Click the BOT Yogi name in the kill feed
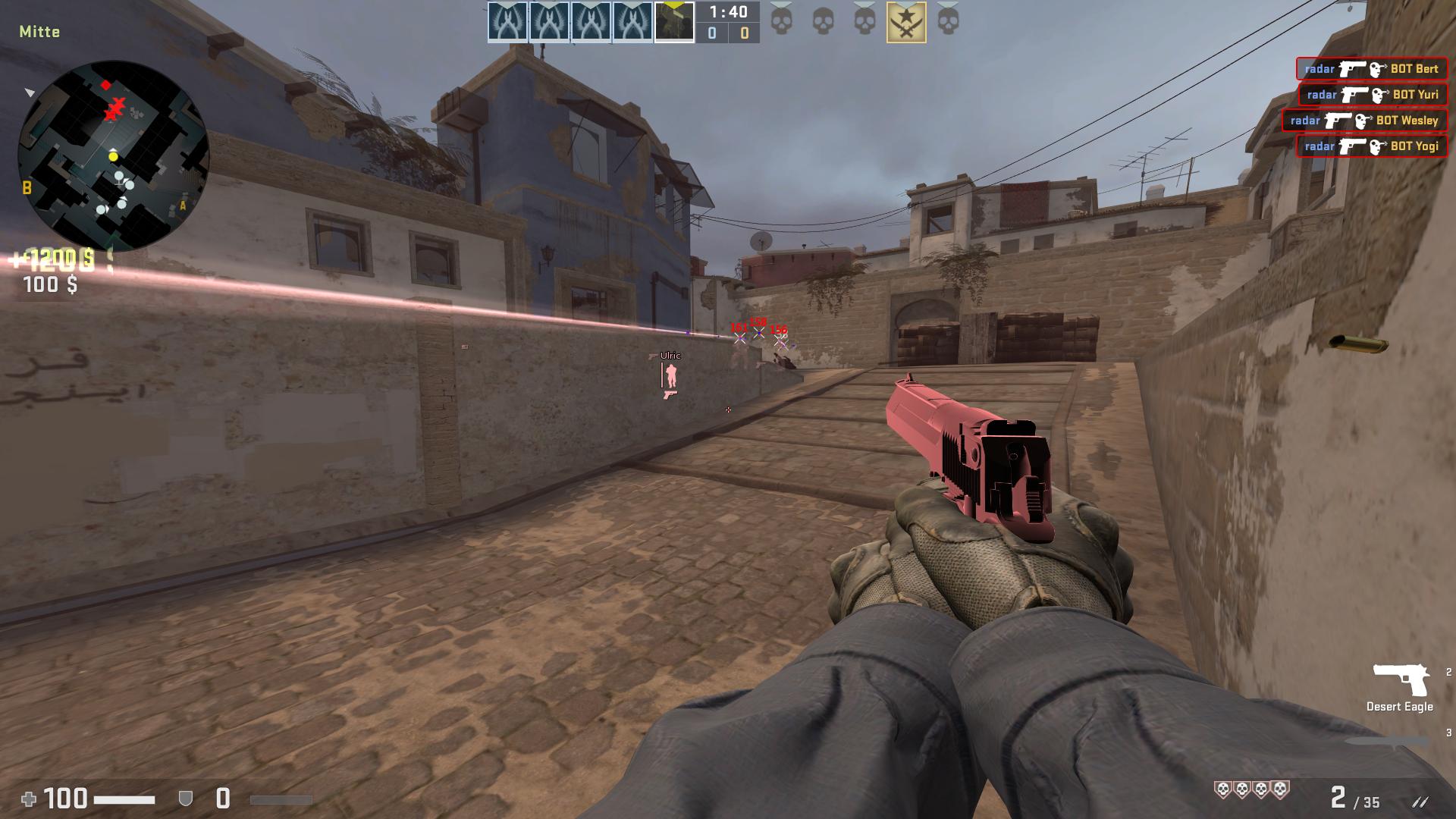 (1417, 146)
